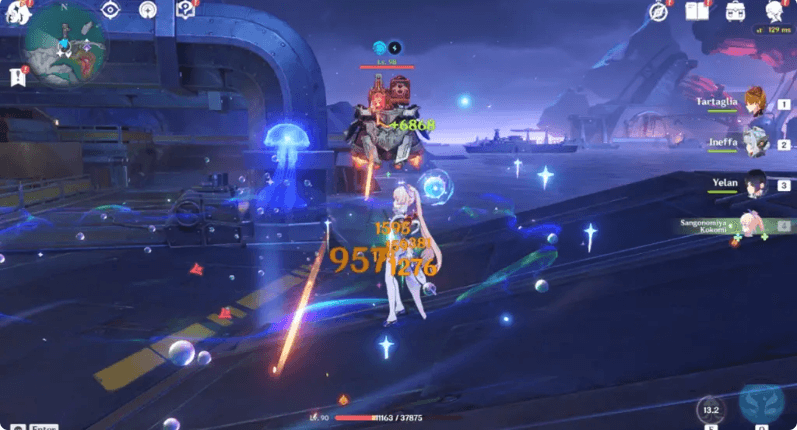797x430 pixels.
Task: Open the round emblem icon in top bar
Action: coord(147,10)
